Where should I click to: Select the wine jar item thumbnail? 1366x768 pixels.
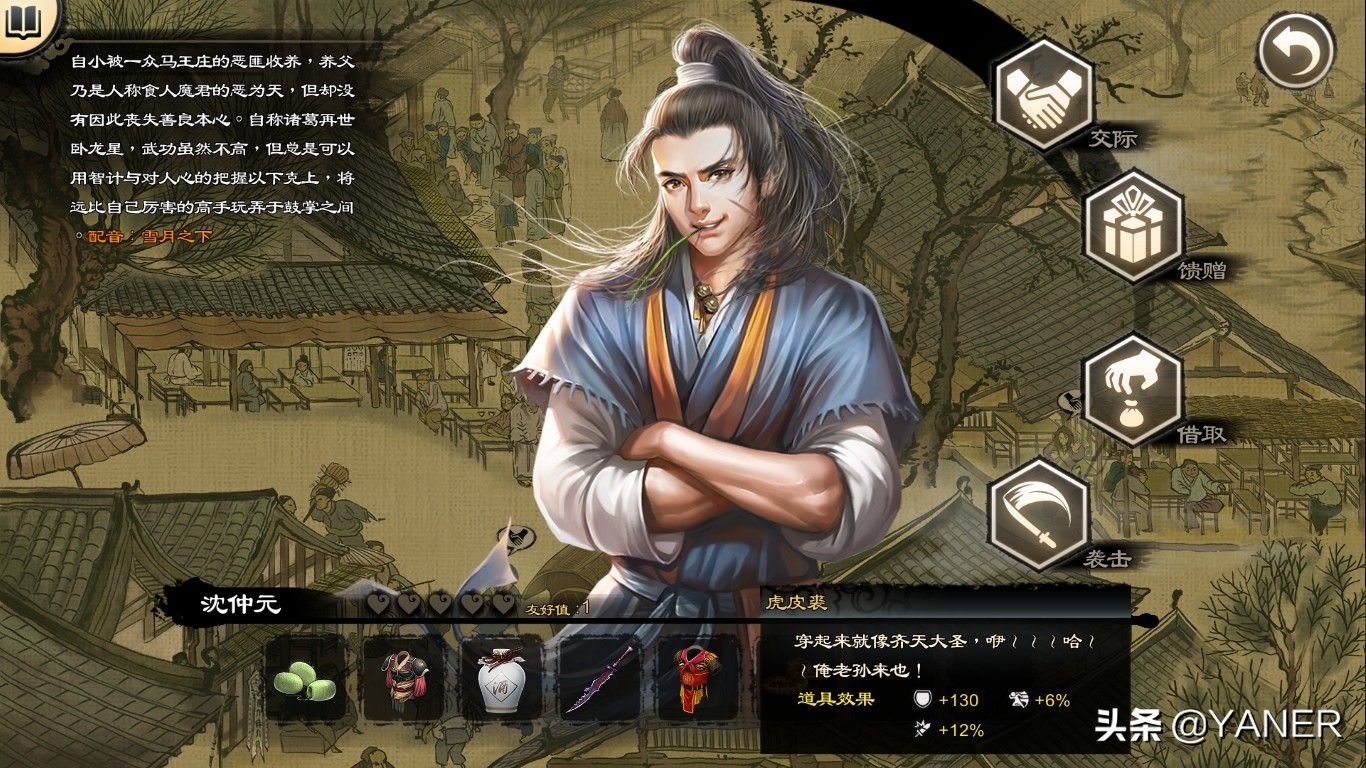(x=500, y=684)
